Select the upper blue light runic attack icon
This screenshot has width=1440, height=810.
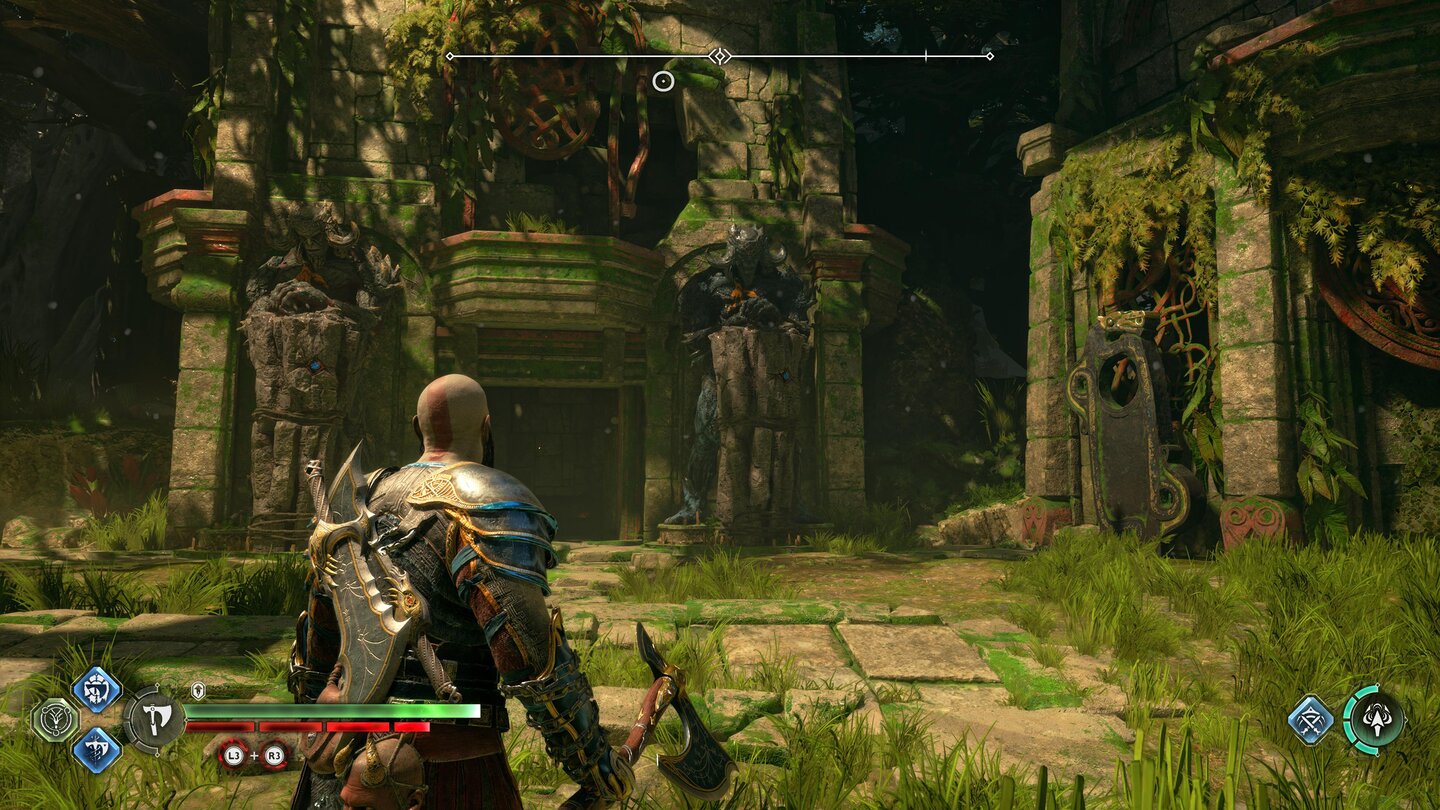94,688
